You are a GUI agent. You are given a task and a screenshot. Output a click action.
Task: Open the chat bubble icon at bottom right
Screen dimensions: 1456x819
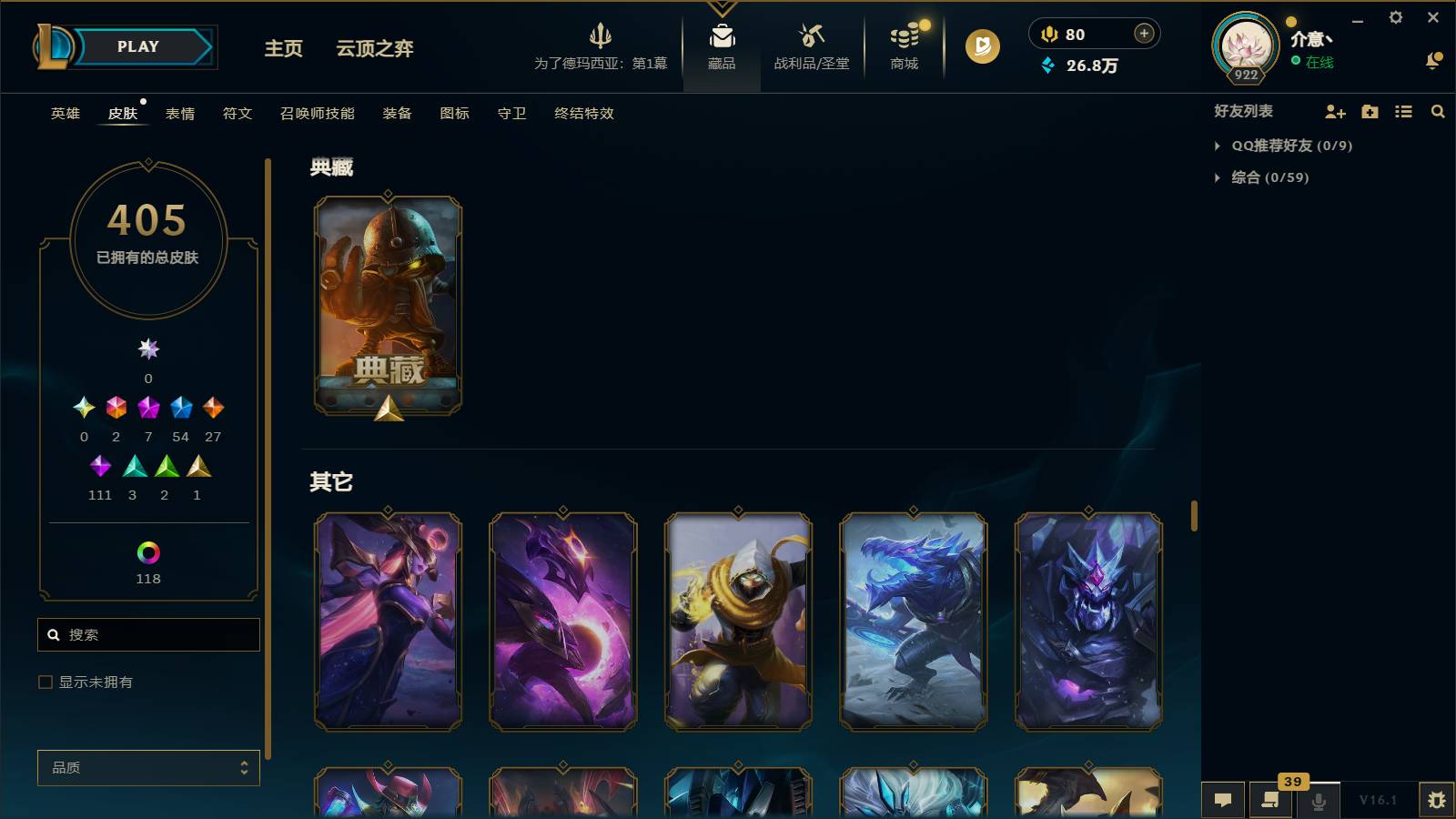(1223, 800)
